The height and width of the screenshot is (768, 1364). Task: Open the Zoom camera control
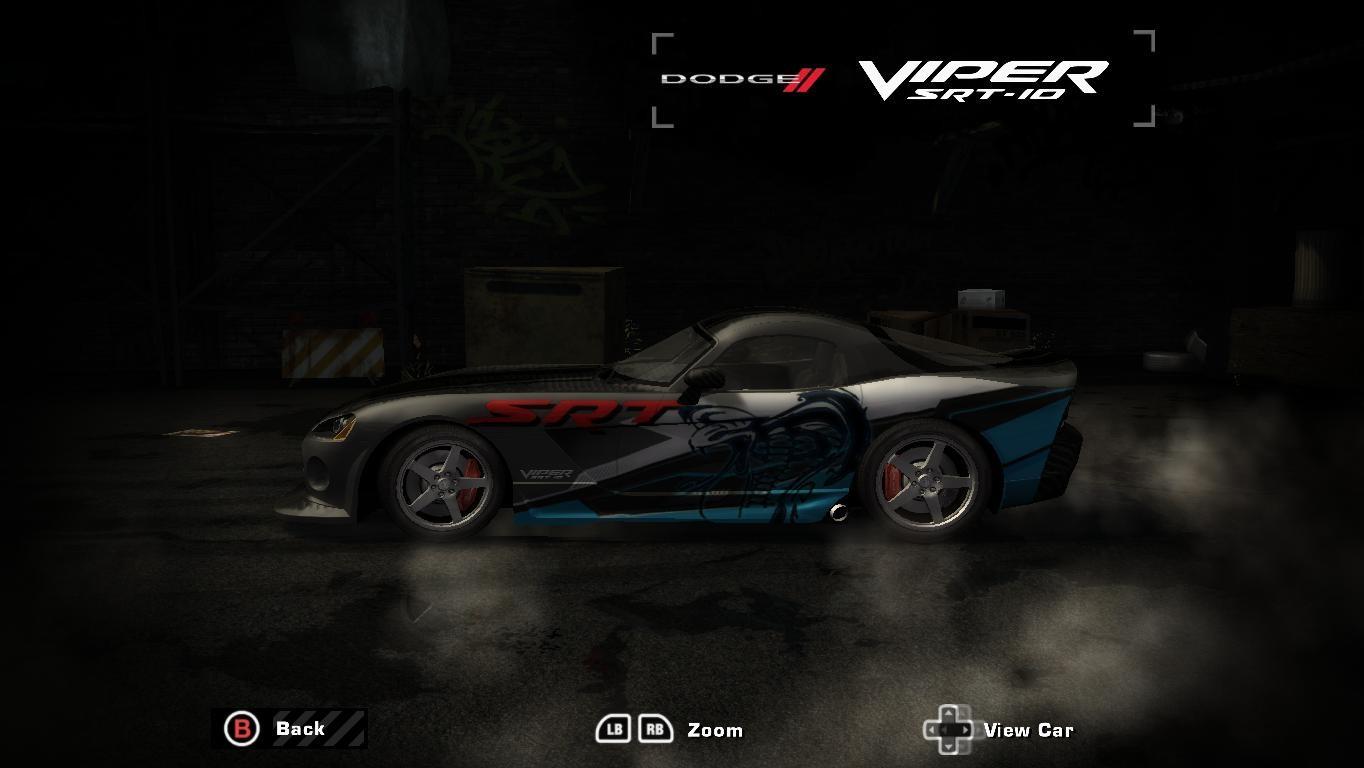tap(714, 729)
